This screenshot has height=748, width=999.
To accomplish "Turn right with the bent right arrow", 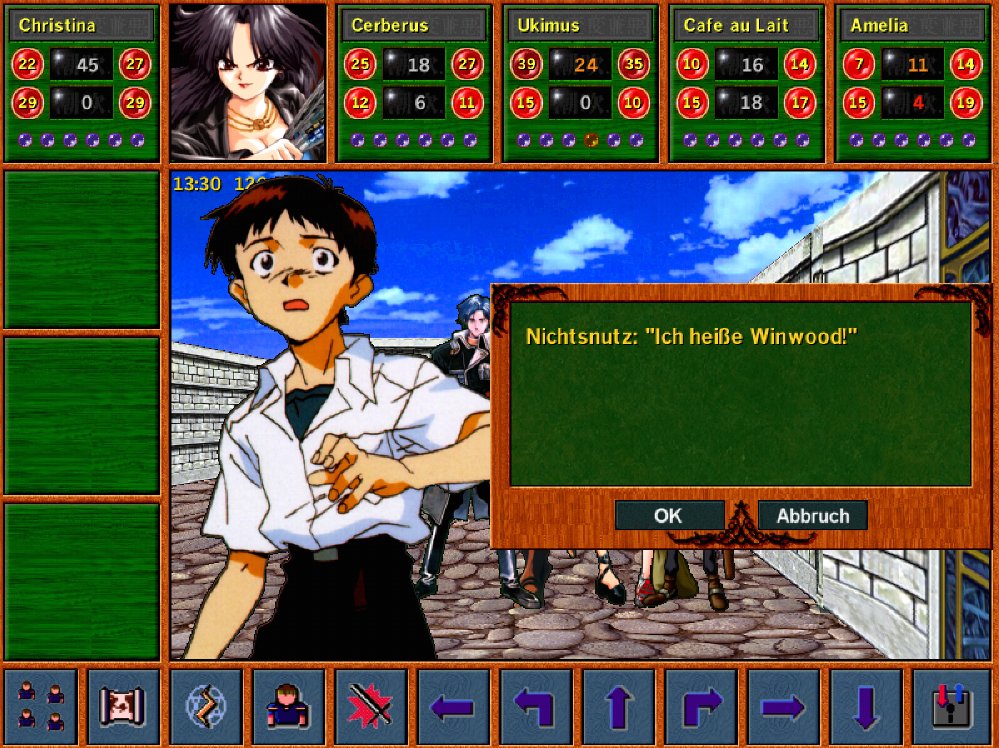I will (x=701, y=706).
